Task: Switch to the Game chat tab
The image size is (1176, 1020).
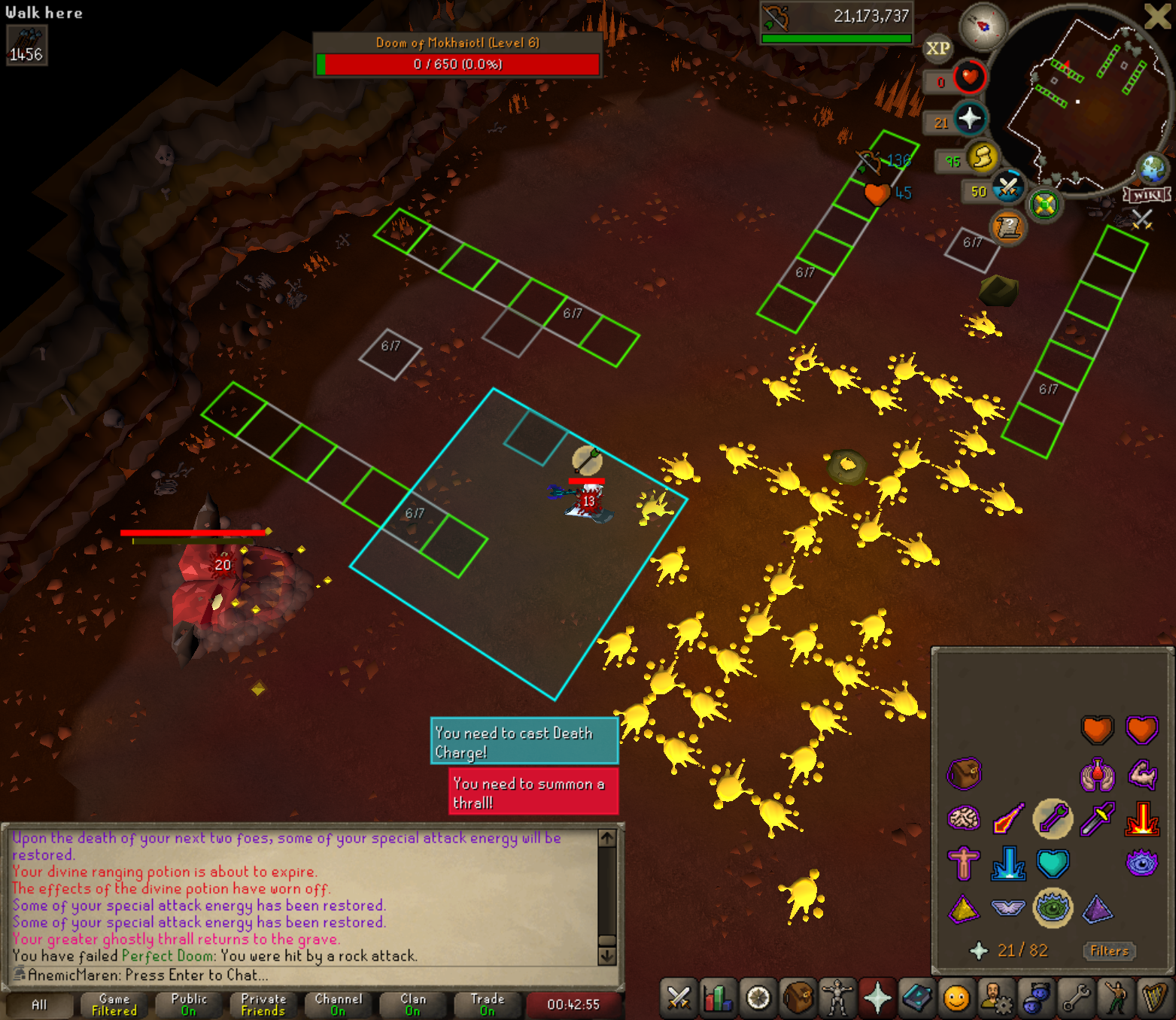Action: point(114,1004)
